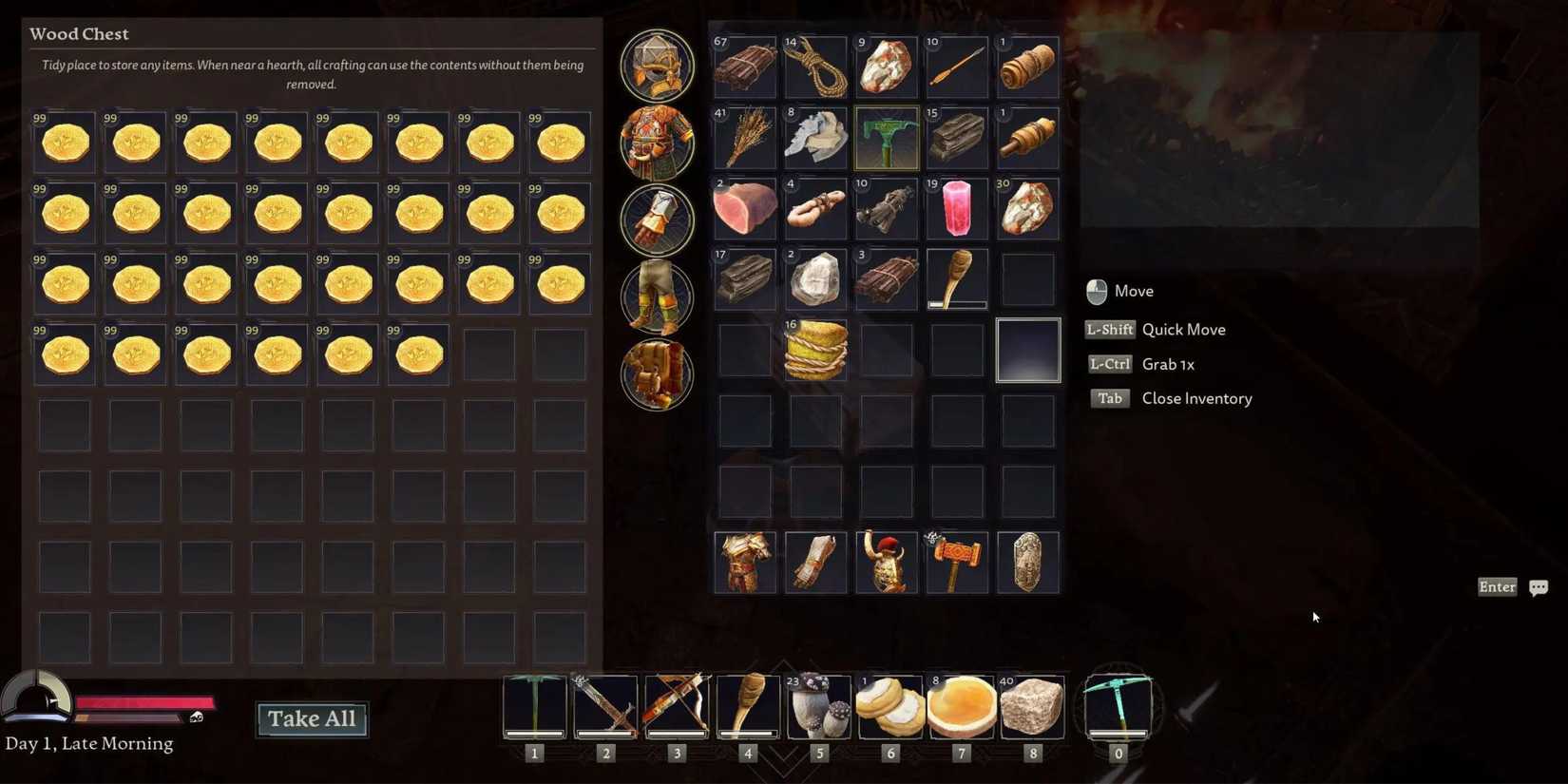Select the green scrappy pickaxe in the inventory grid
Image resolution: width=1568 pixels, height=784 pixels.
tap(885, 137)
